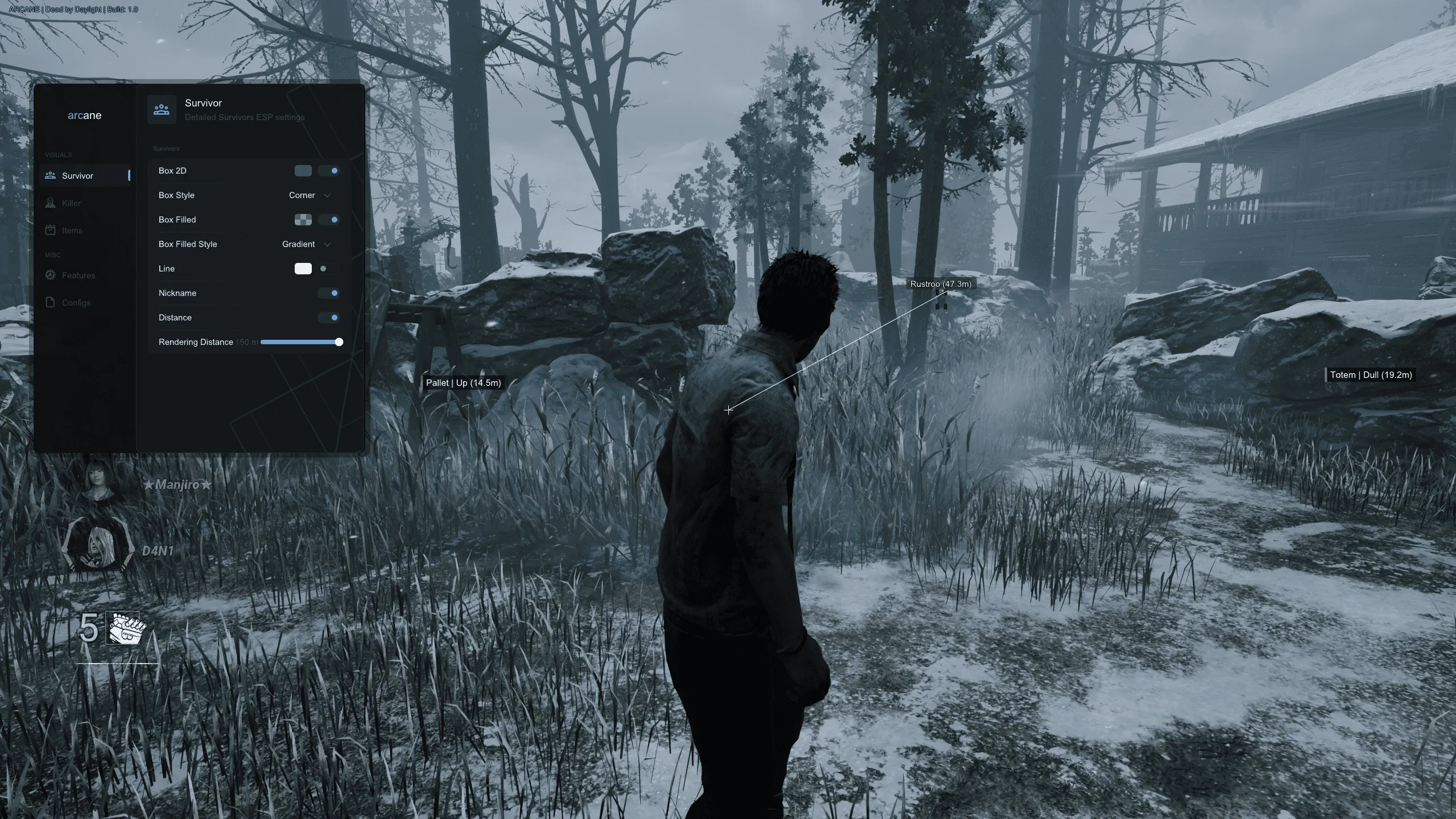Disable the Nickname display
Image resolution: width=1456 pixels, height=819 pixels.
coord(329,293)
